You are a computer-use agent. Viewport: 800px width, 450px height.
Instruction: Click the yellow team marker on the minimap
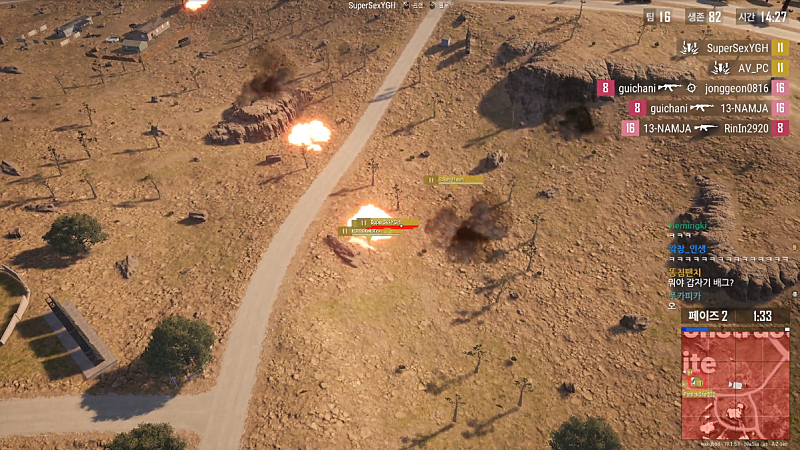click(696, 382)
